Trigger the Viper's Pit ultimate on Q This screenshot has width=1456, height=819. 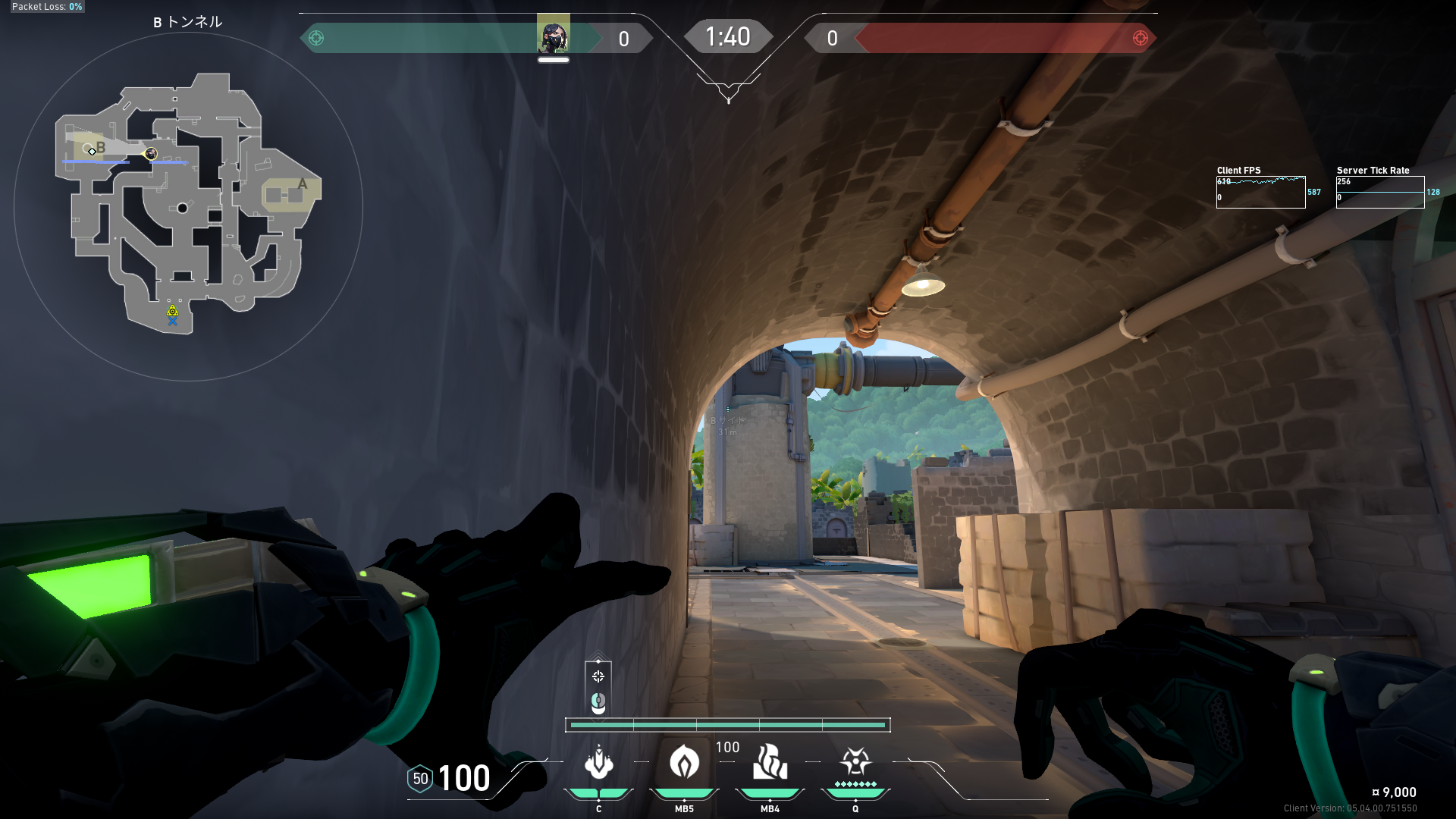[855, 761]
